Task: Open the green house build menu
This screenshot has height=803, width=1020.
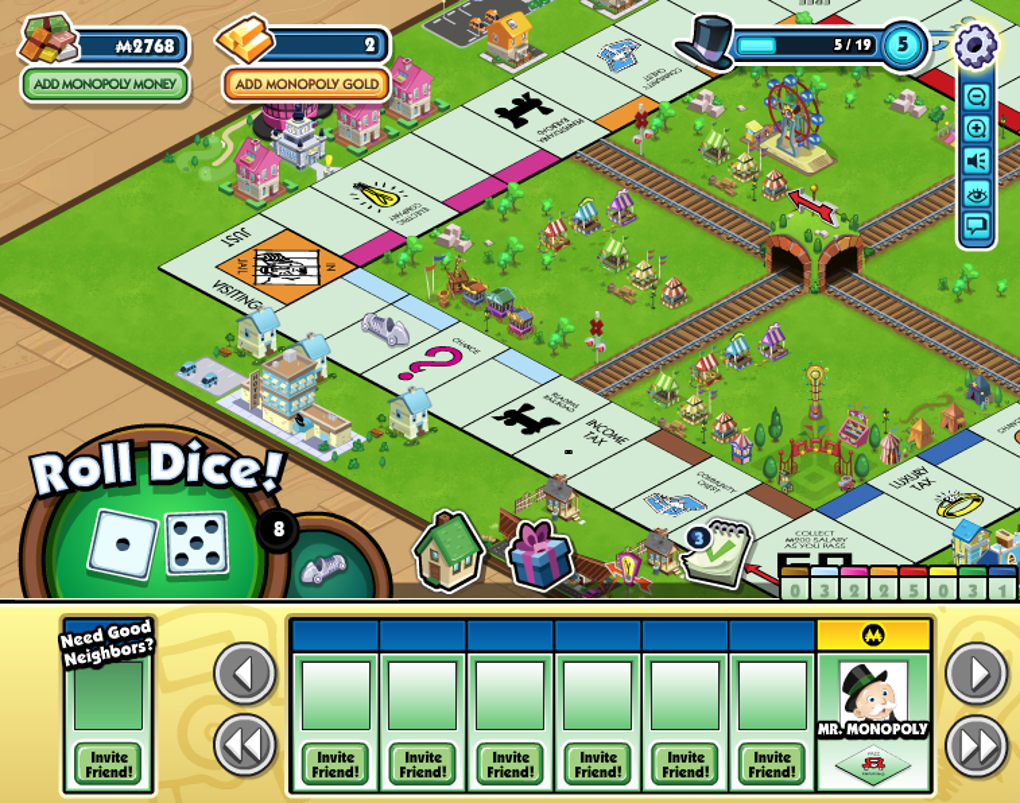Action: (x=448, y=551)
